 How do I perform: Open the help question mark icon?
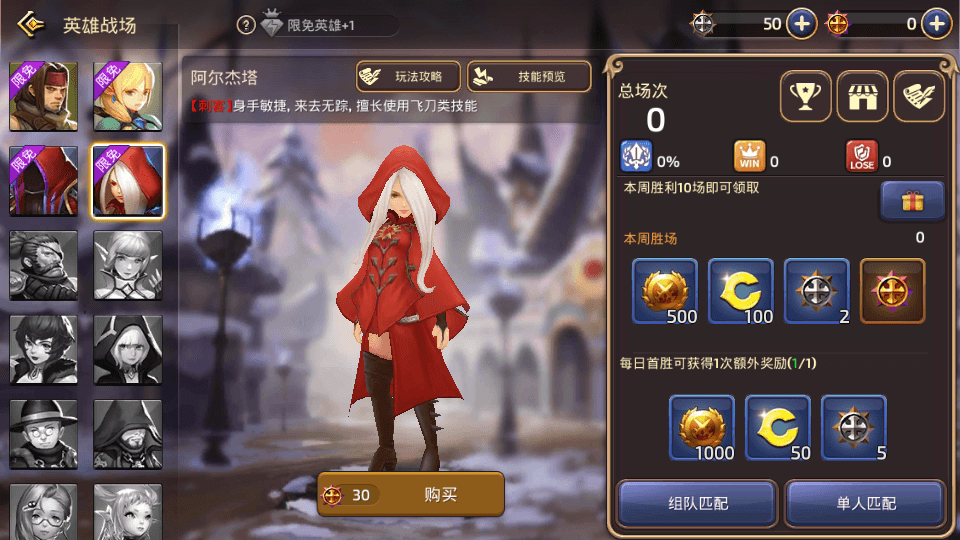pyautogui.click(x=246, y=25)
